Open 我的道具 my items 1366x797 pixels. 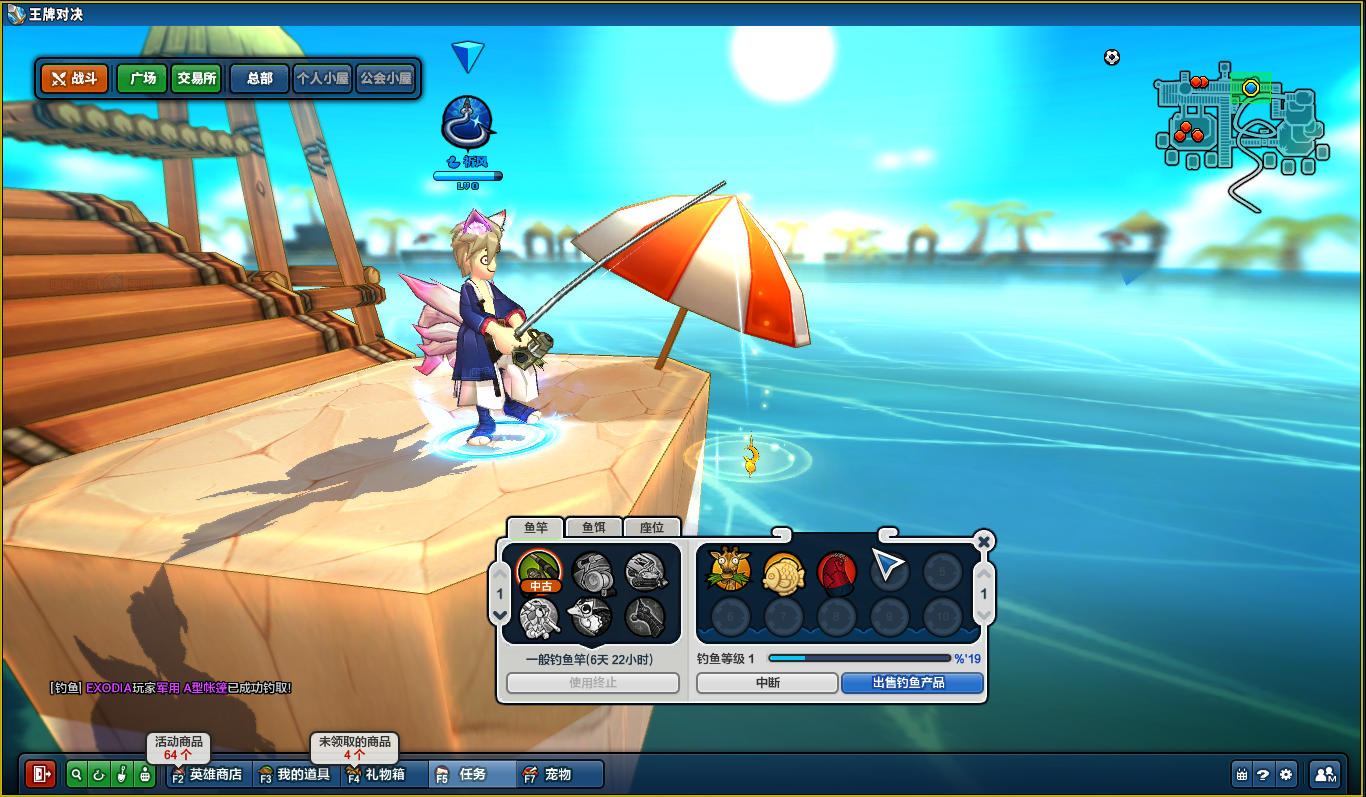point(296,774)
